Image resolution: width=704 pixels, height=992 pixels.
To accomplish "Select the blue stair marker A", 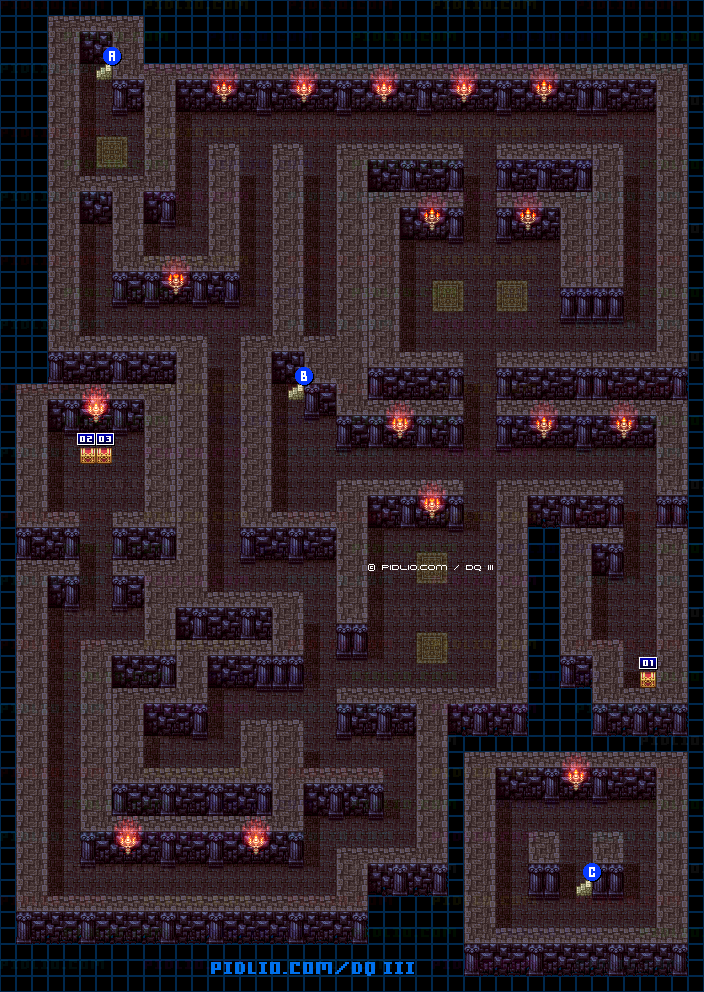I will 112,57.
